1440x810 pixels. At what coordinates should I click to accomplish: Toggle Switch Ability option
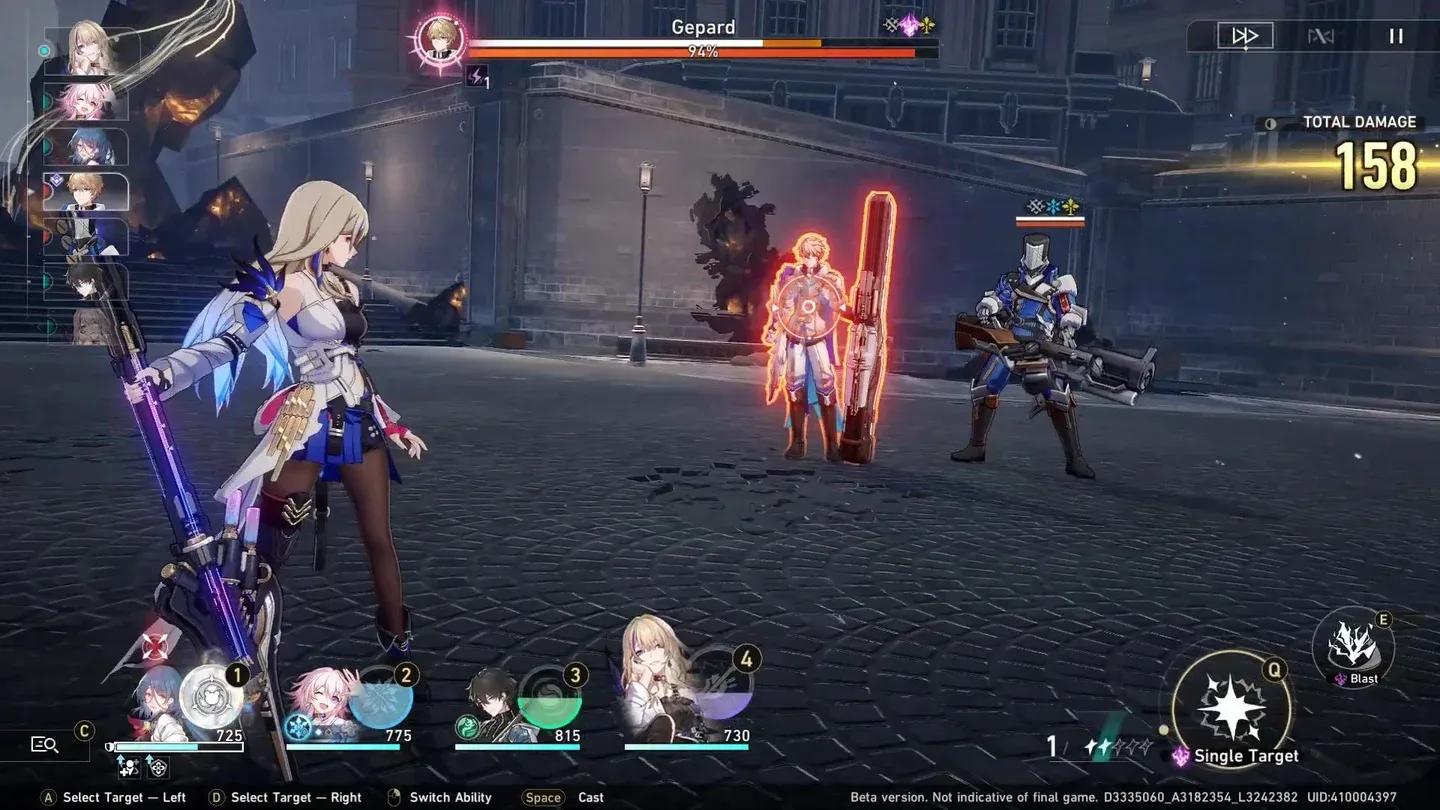(448, 797)
